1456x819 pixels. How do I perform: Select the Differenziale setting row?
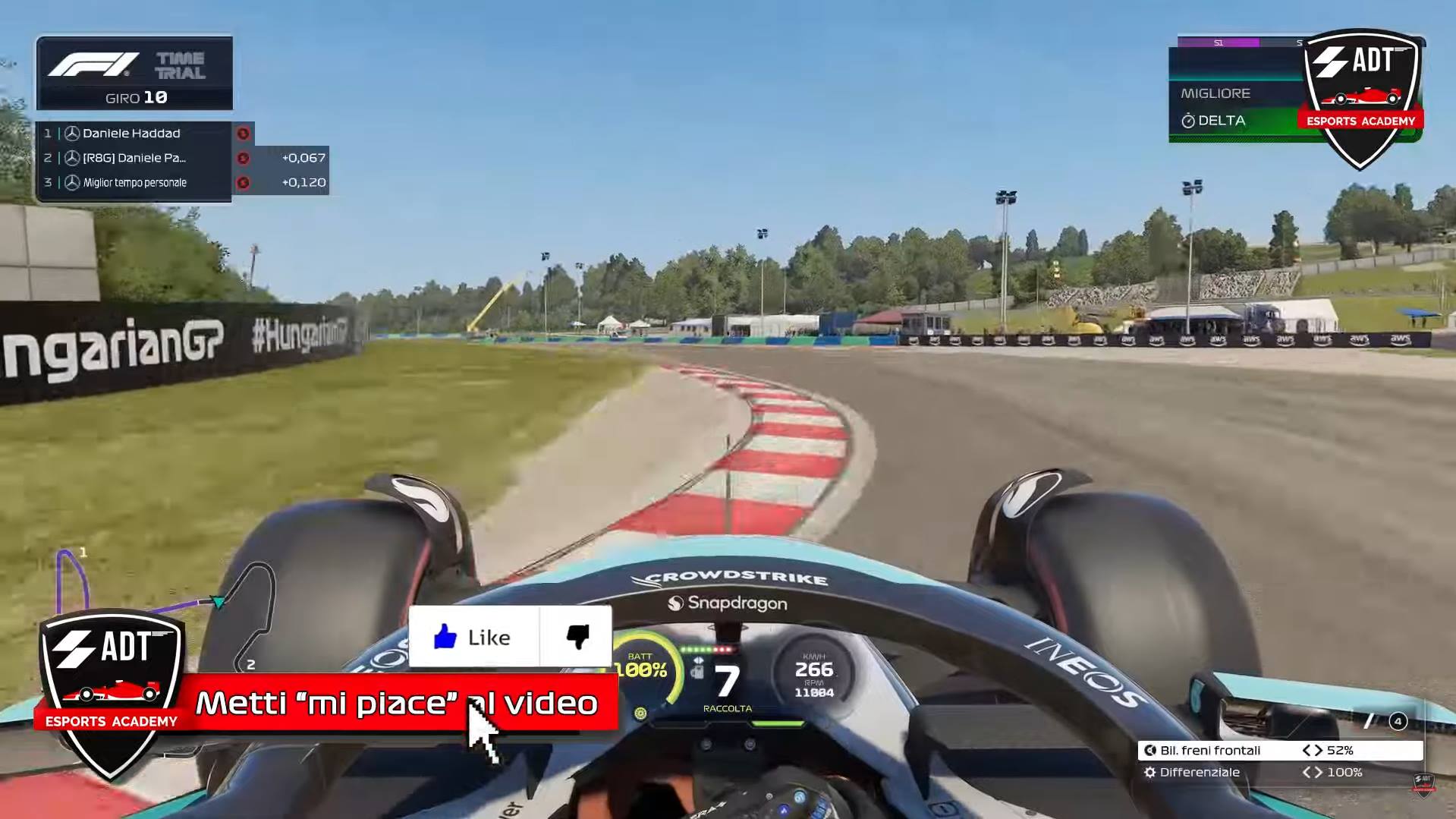point(1279,773)
